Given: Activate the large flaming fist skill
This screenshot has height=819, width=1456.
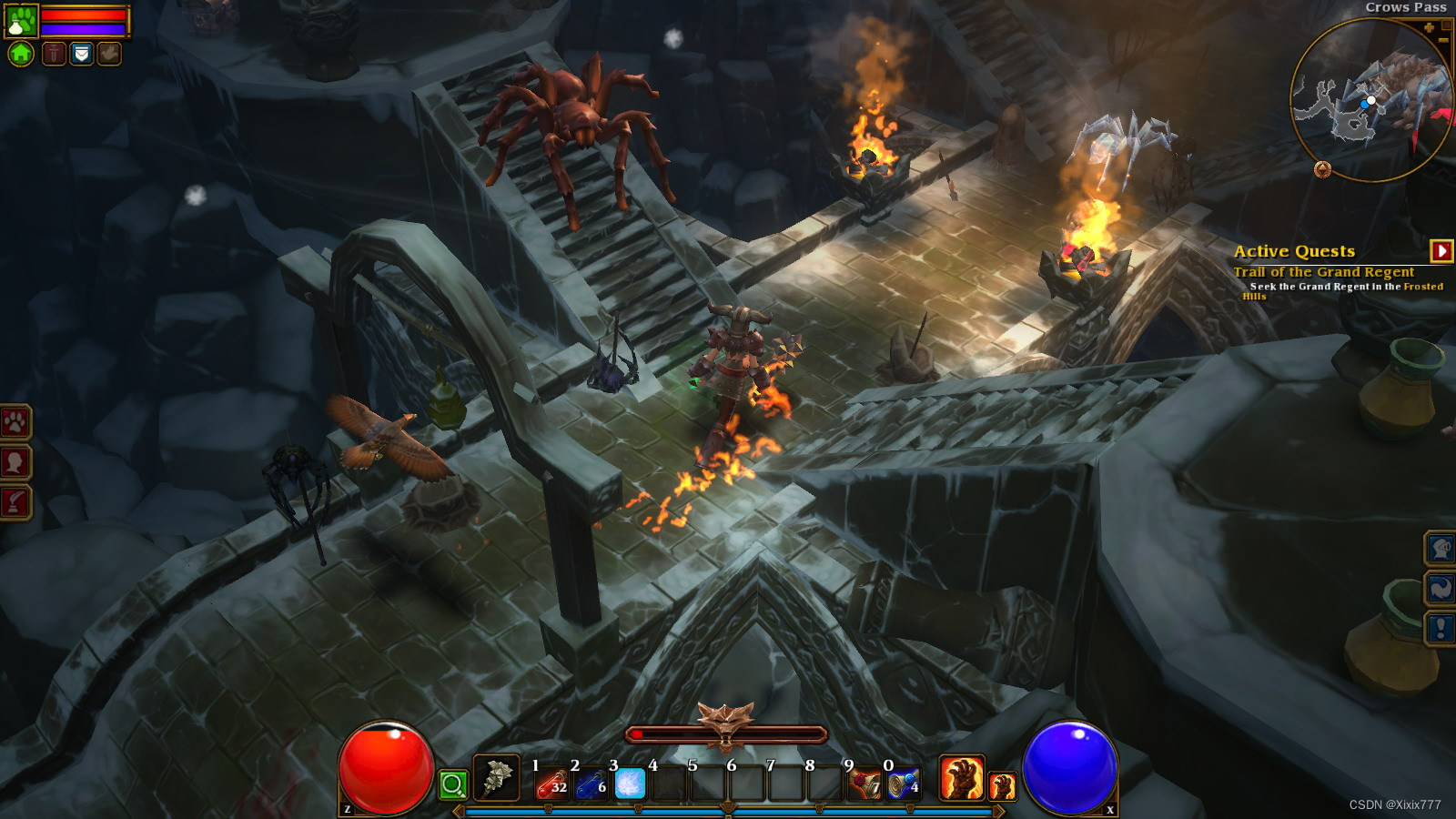Looking at the screenshot, I should pos(961,779).
